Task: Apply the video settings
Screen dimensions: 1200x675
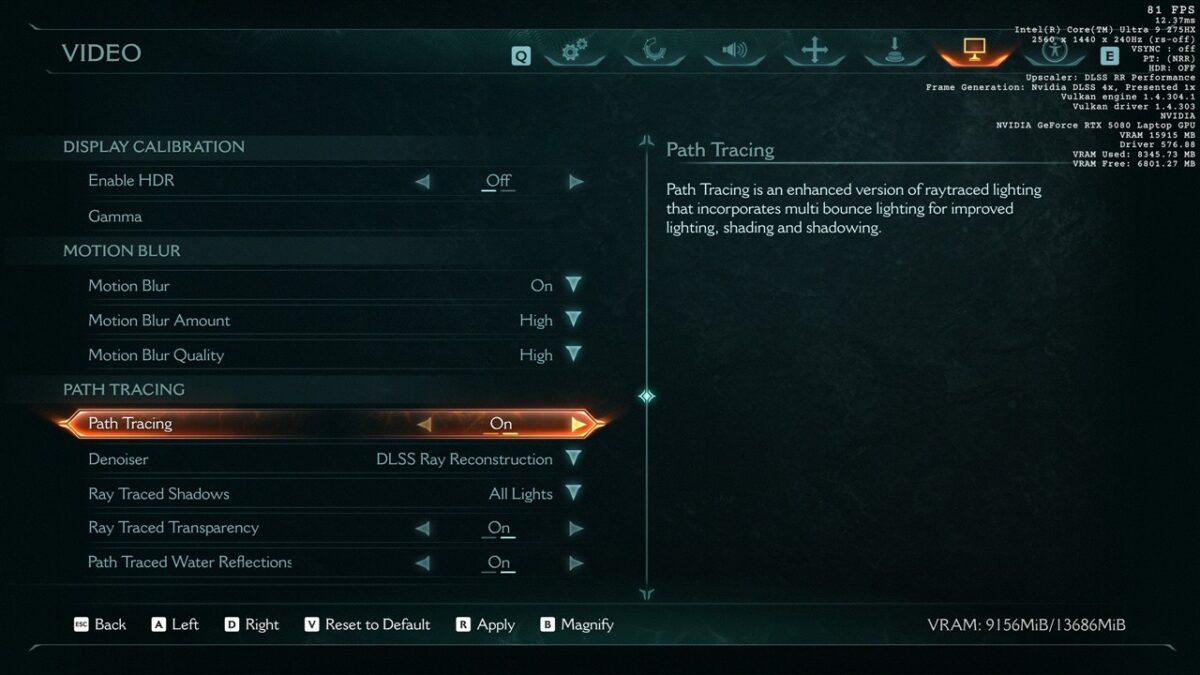Action: pyautogui.click(x=486, y=625)
